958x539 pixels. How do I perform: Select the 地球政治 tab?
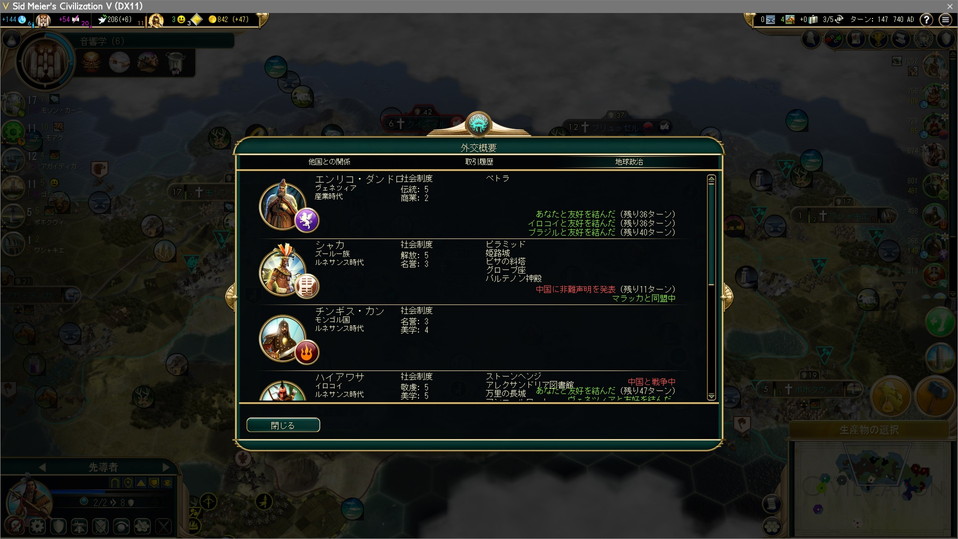pyautogui.click(x=629, y=161)
